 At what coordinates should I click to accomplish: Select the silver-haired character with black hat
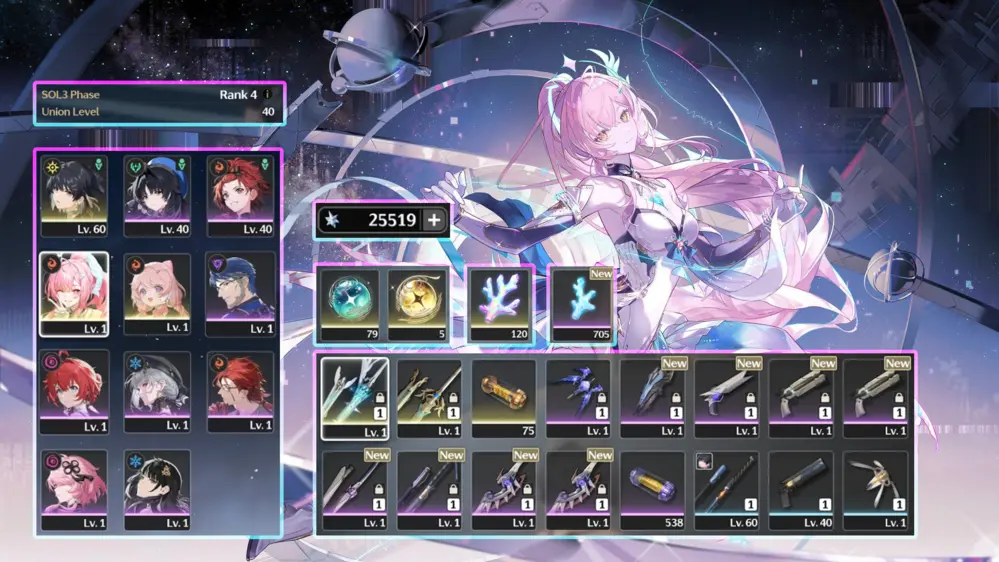click(157, 391)
